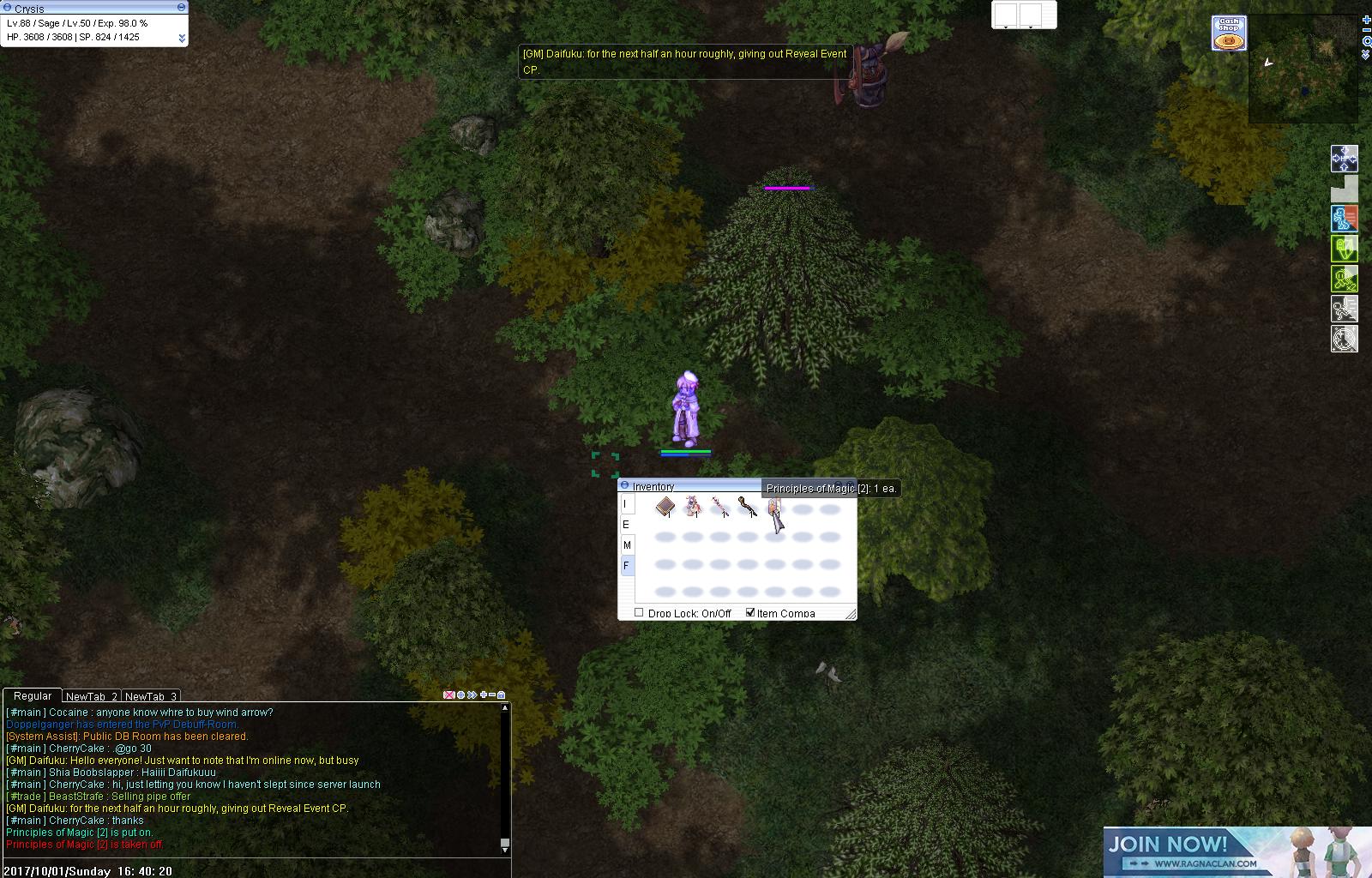The height and width of the screenshot is (878, 1372).
Task: Collapse the Crysis status window
Action: click(x=180, y=7)
